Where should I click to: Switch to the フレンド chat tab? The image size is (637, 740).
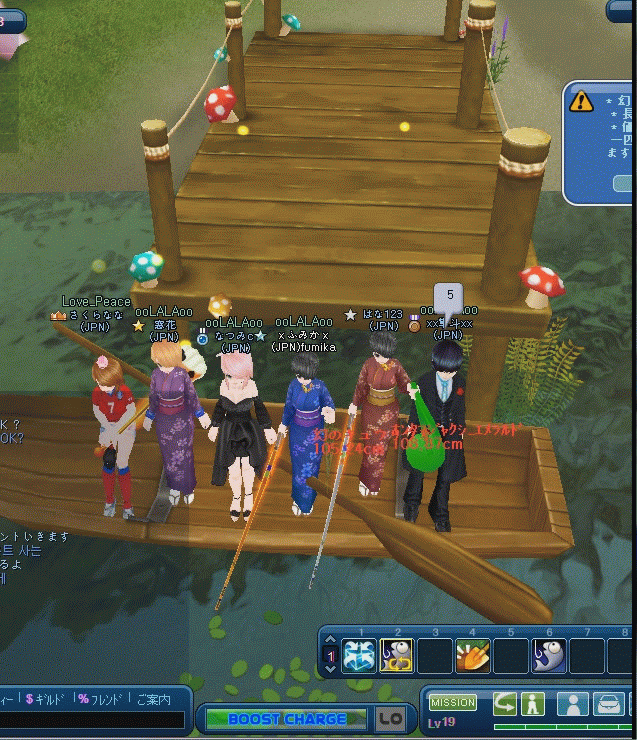pyautogui.click(x=100, y=698)
